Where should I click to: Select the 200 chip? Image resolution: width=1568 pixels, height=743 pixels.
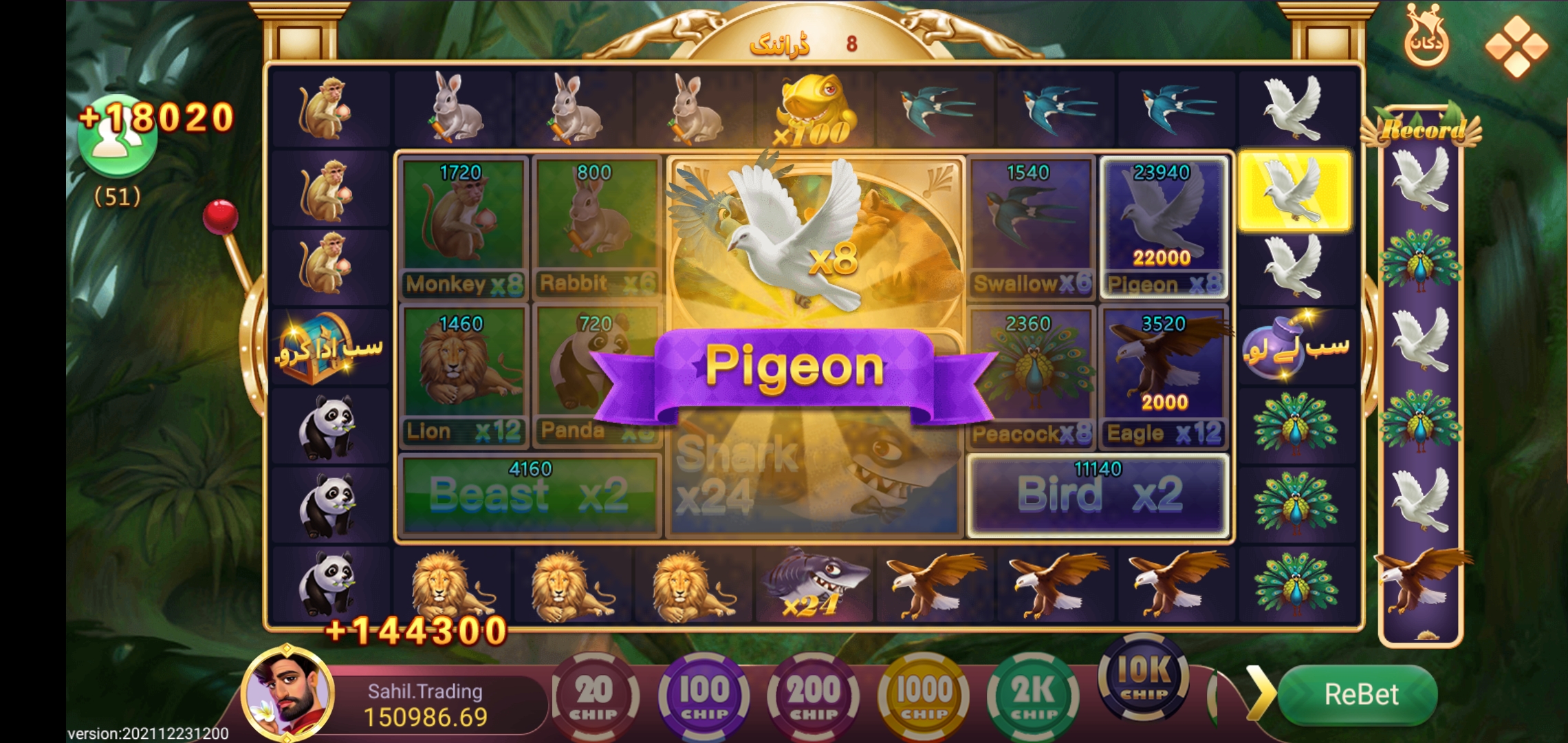[x=813, y=695]
